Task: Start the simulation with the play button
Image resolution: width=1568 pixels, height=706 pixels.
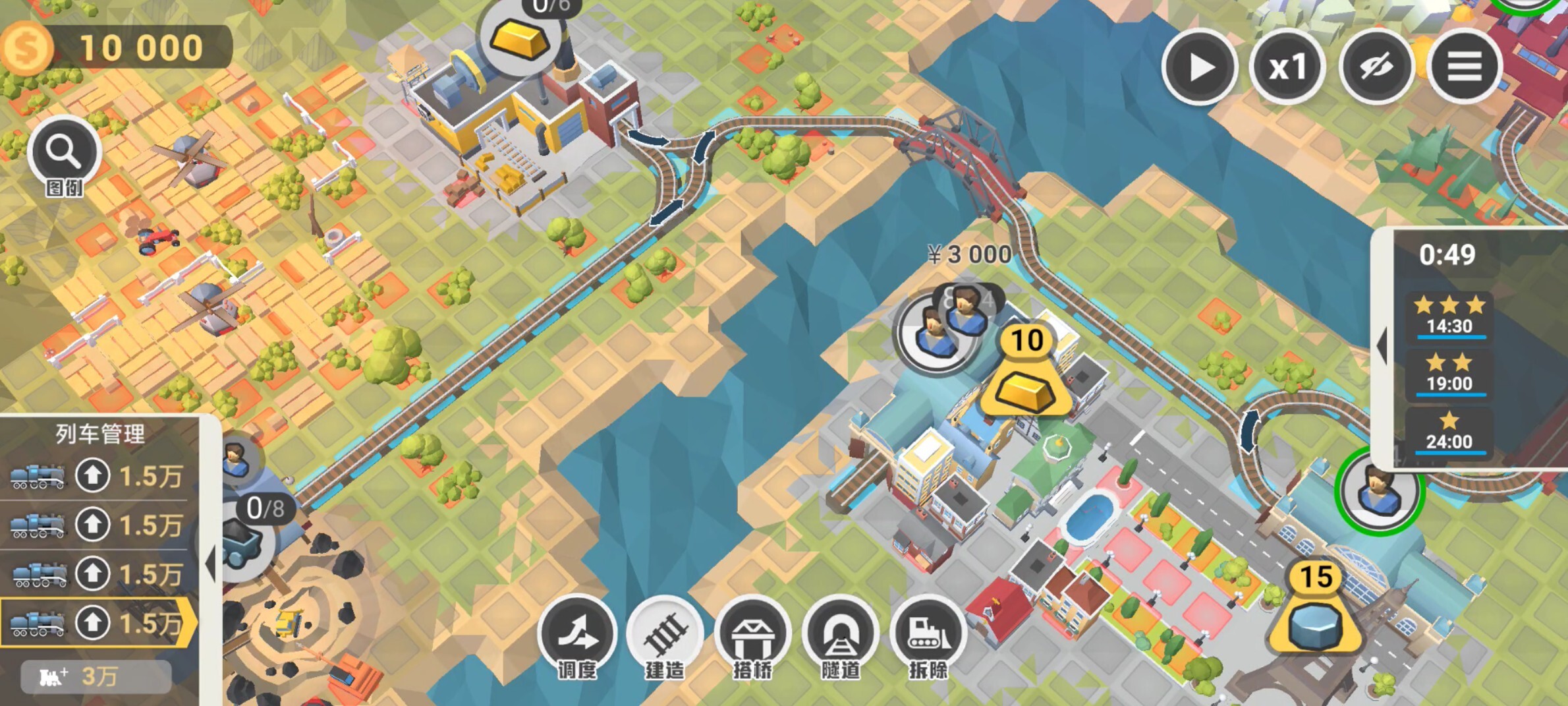Action: 1200,67
